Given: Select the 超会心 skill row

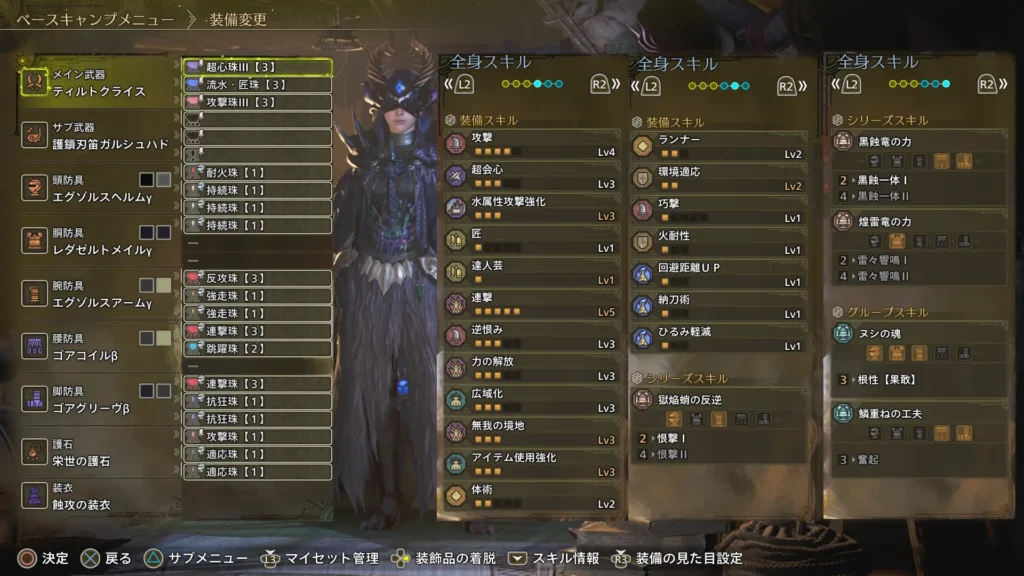Looking at the screenshot, I should pos(533,177).
